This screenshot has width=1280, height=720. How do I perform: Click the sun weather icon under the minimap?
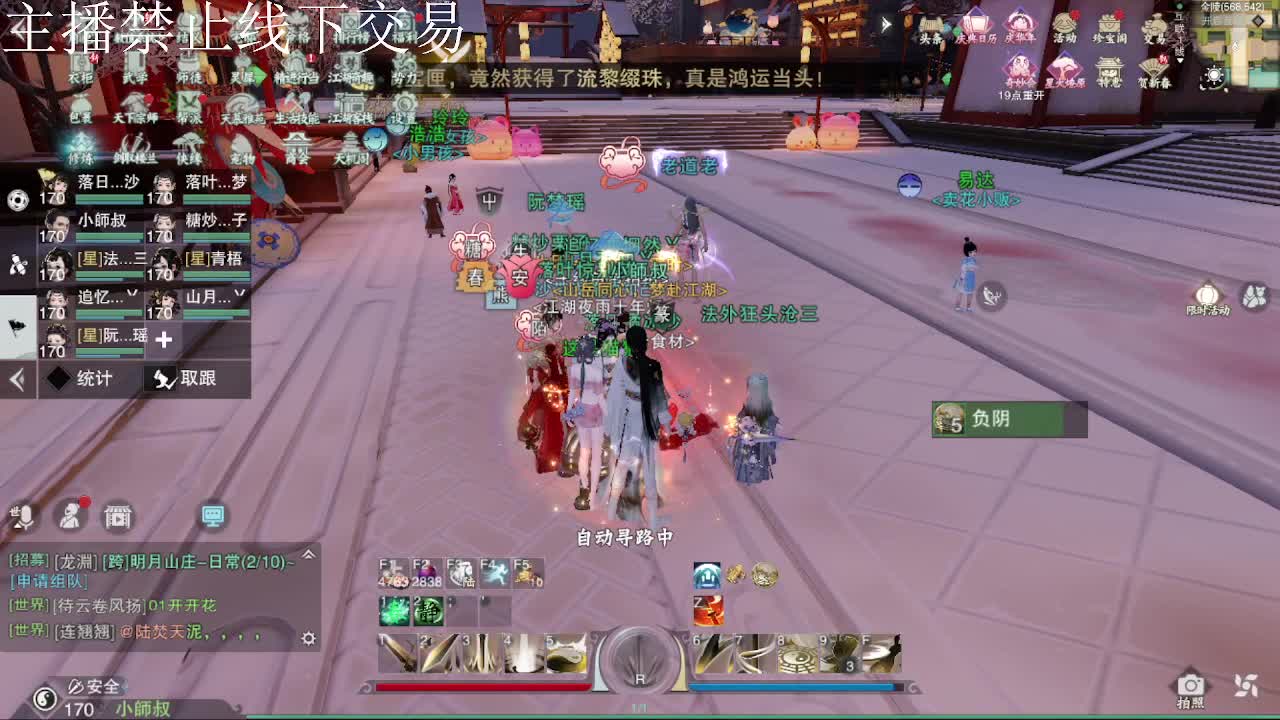pyautogui.click(x=1214, y=74)
